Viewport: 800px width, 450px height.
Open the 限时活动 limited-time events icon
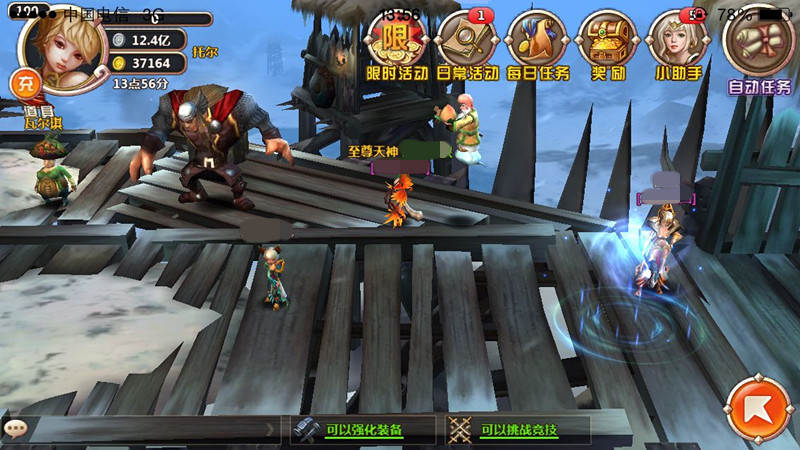[396, 45]
